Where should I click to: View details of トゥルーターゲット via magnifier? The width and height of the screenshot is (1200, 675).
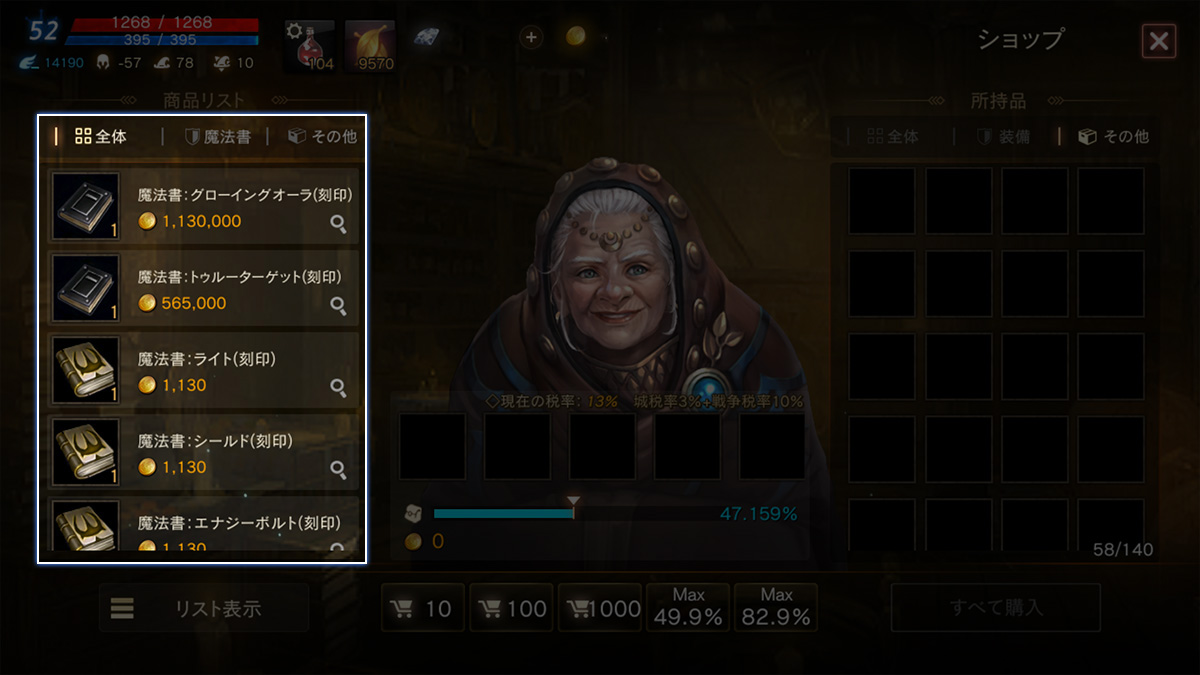pos(339,306)
